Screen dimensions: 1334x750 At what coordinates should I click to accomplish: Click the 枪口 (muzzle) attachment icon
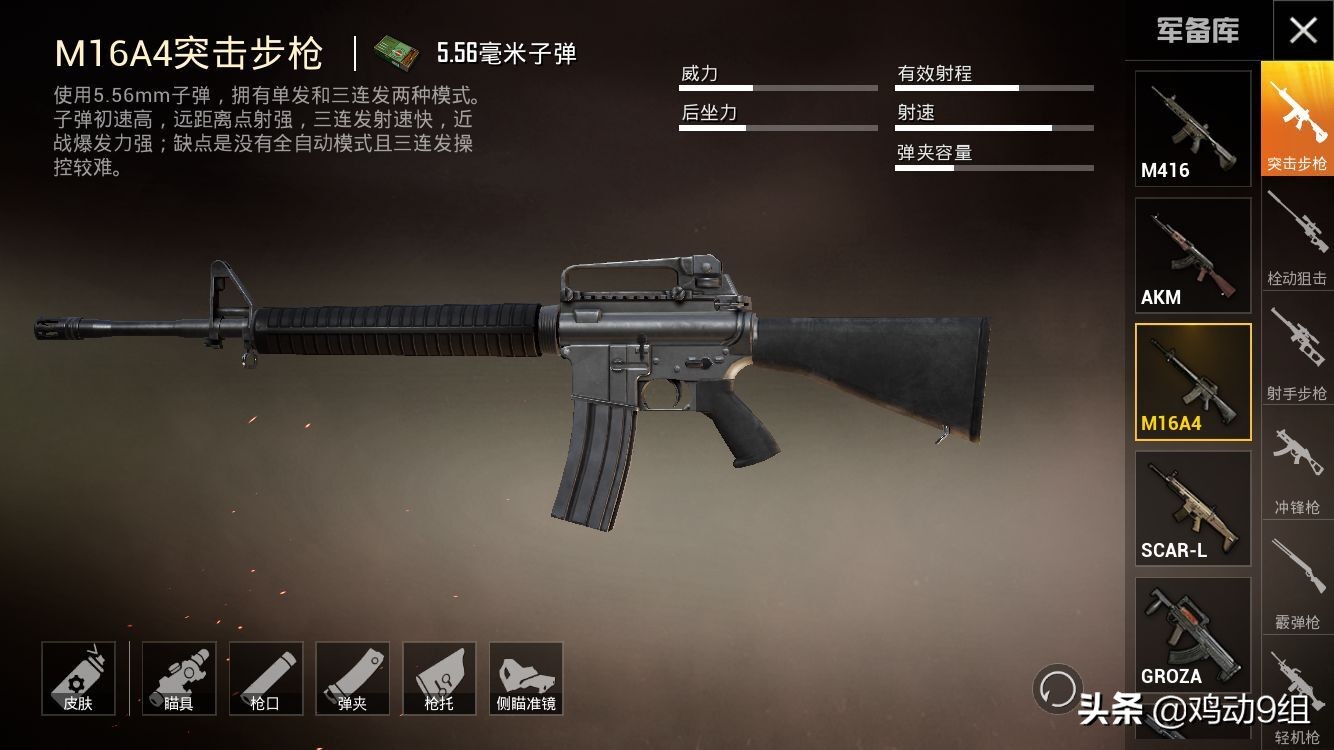pos(266,678)
